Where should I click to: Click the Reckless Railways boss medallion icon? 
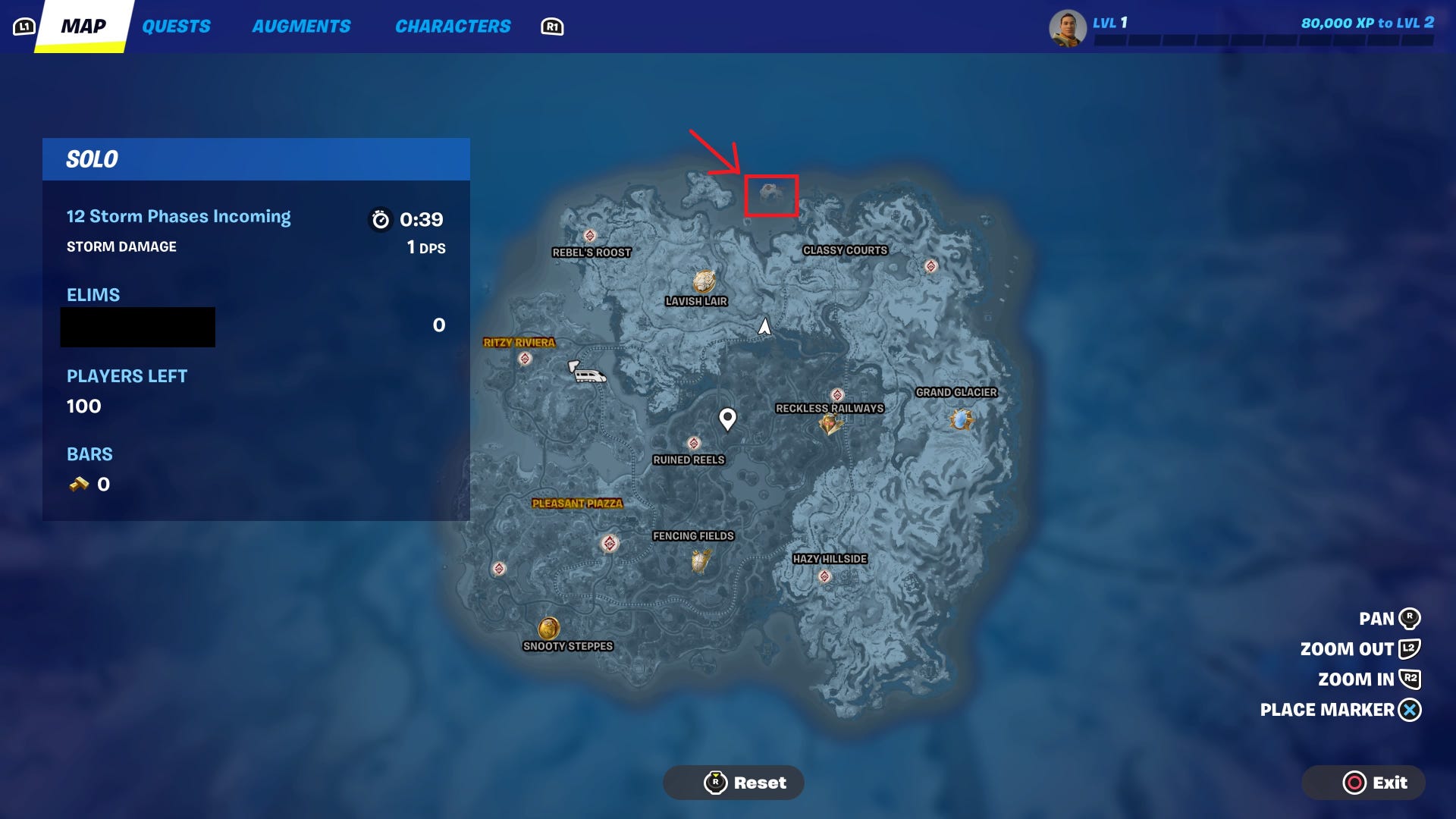pyautogui.click(x=830, y=424)
